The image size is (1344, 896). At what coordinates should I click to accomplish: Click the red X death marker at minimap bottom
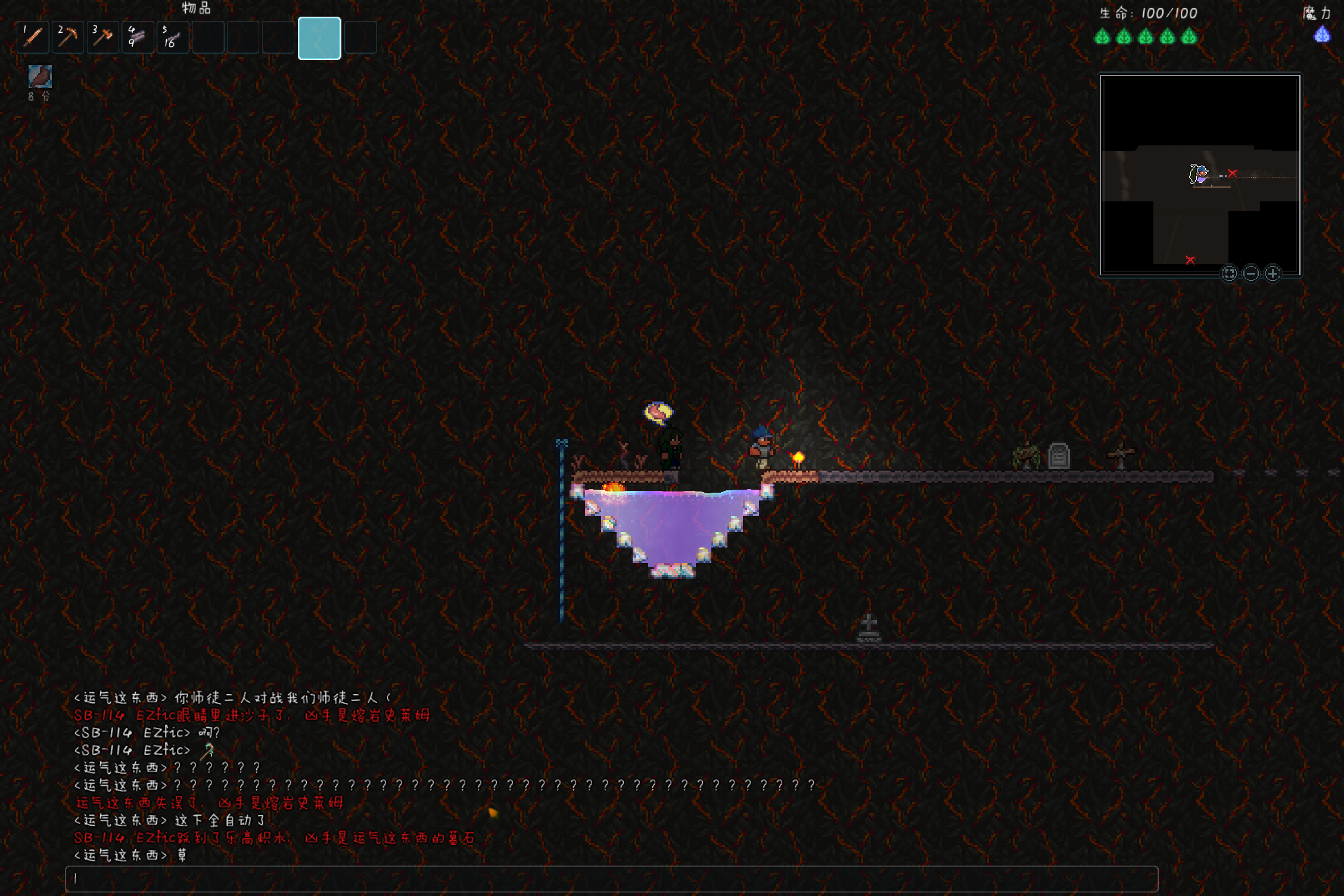coord(1190,260)
